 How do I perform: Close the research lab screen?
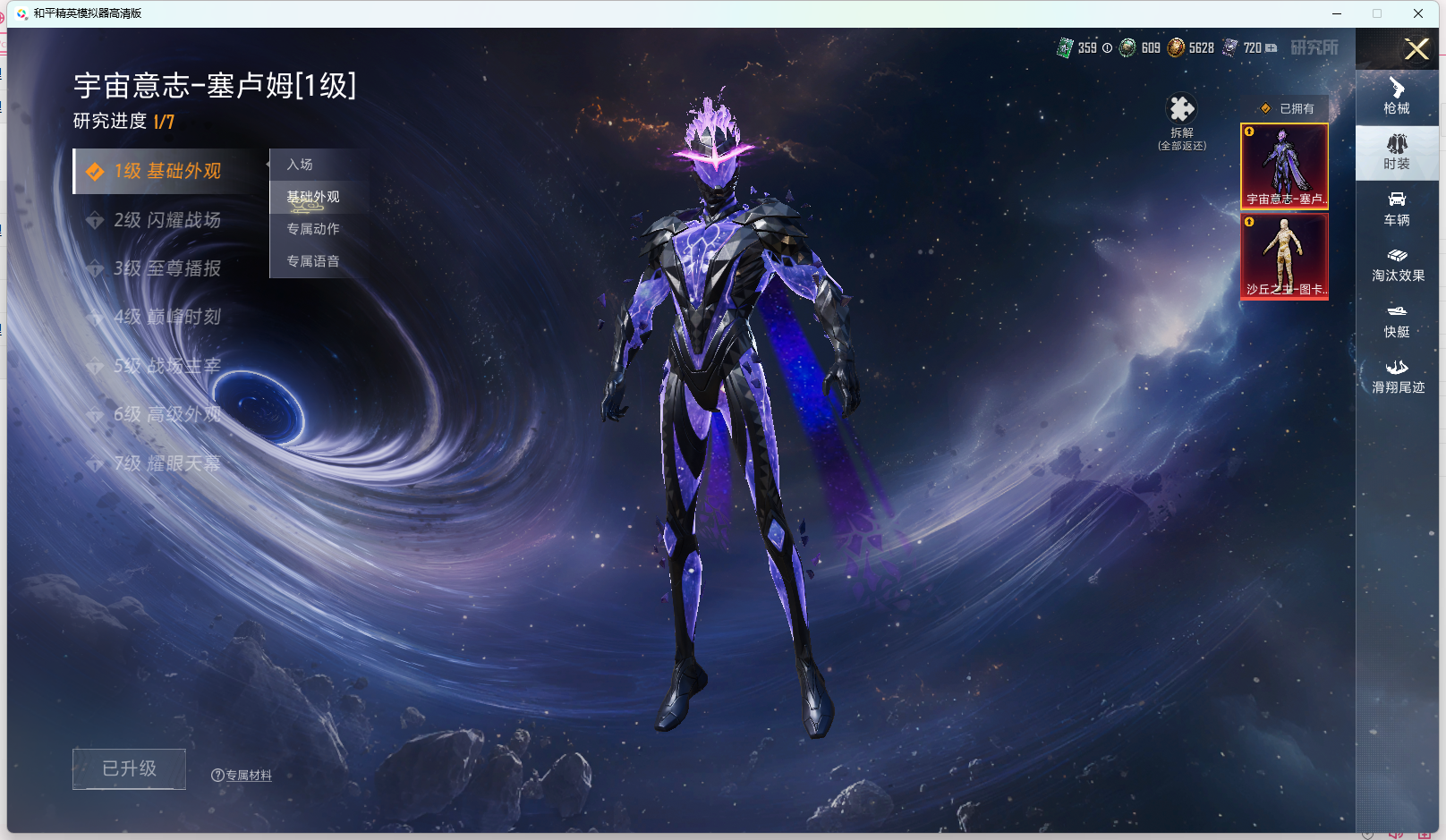(x=1416, y=49)
